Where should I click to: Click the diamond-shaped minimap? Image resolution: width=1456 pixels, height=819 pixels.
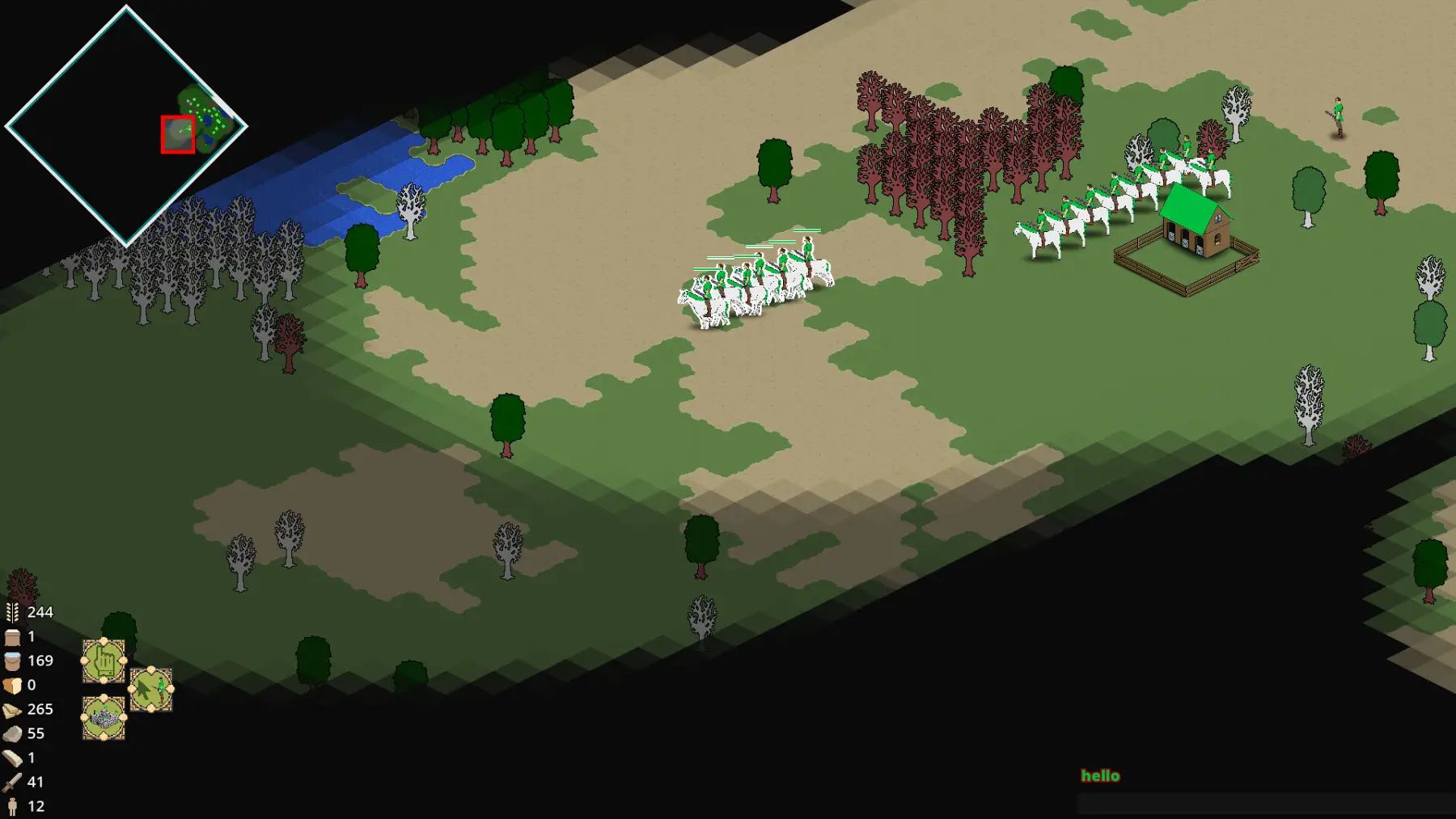click(x=126, y=125)
